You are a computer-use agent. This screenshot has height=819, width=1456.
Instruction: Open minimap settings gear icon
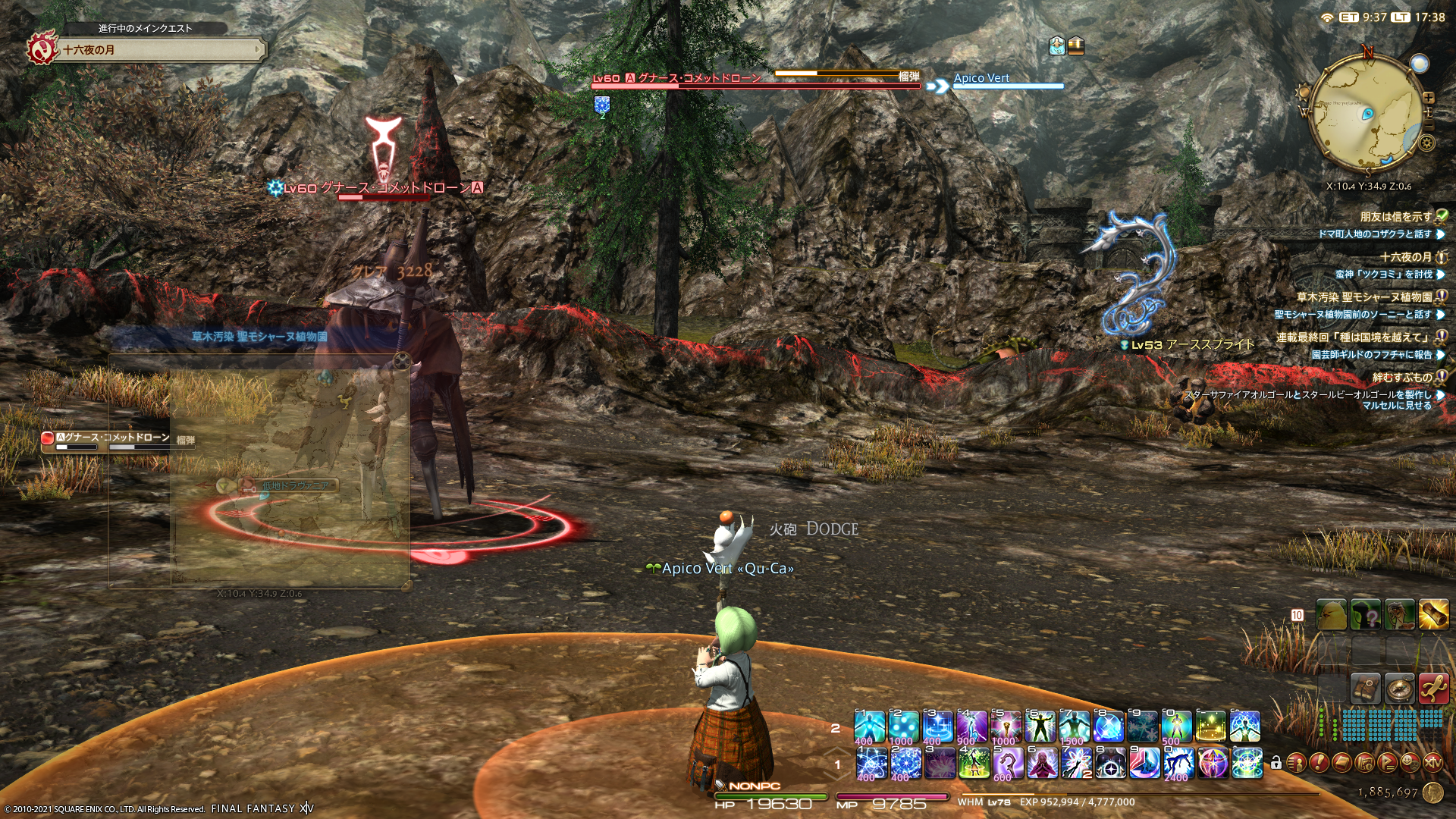tap(1426, 143)
